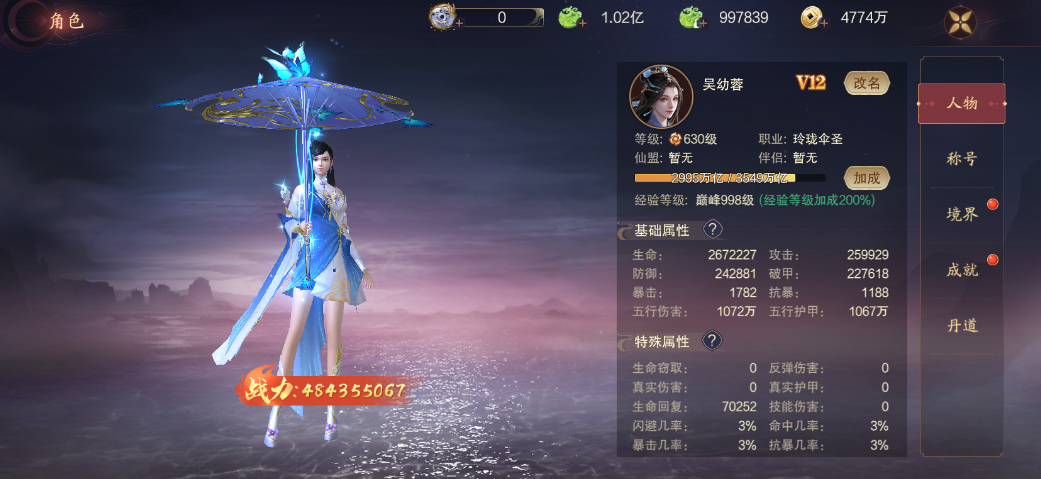The width and height of the screenshot is (1041, 479).
Task: Close the character screen with the top-right emblem
Action: 962,21
